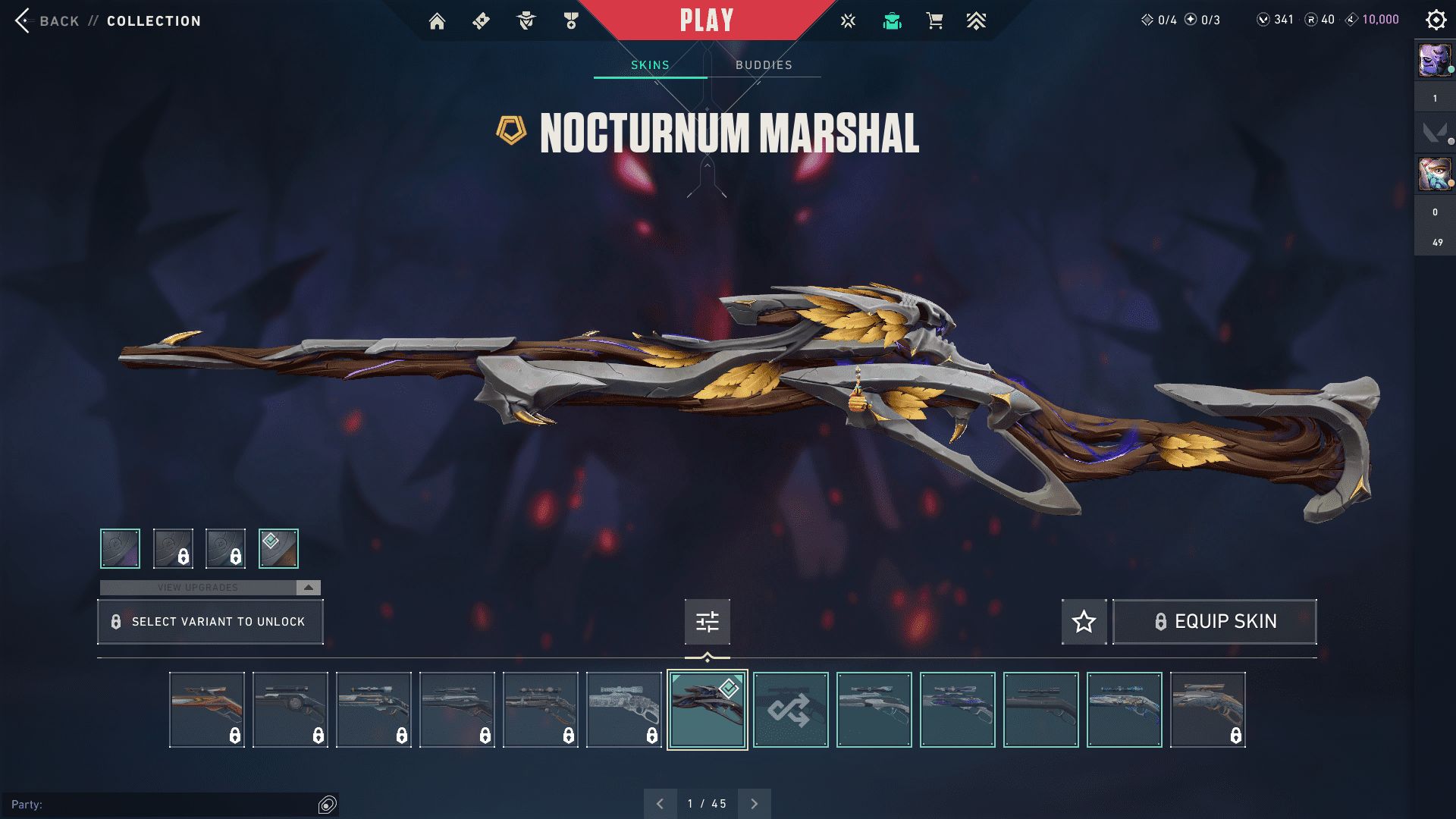This screenshot has height=819, width=1456.
Task: Go to the next skin page
Action: pos(754,804)
